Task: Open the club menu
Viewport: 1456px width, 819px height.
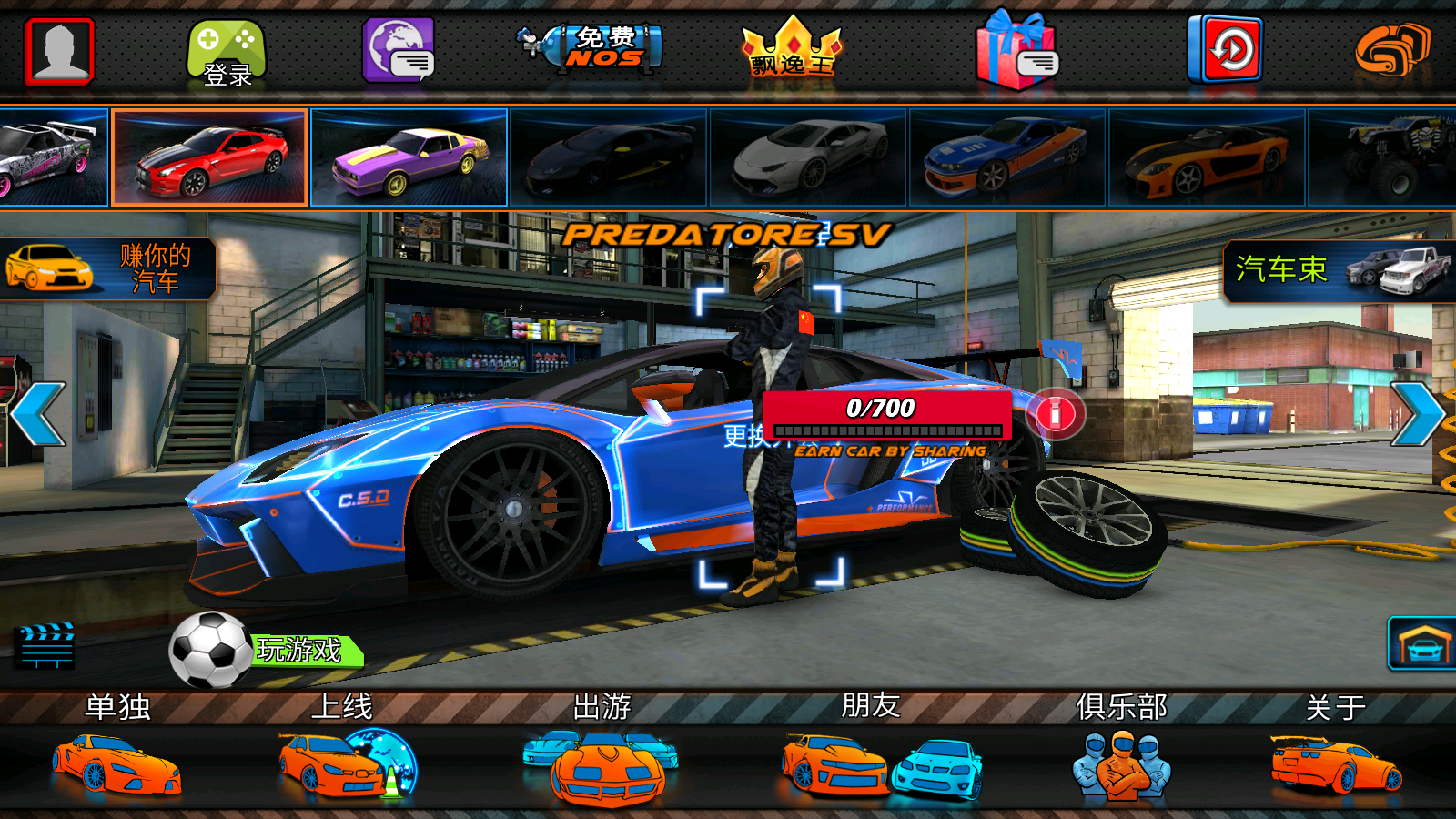Action: pos(1121,751)
